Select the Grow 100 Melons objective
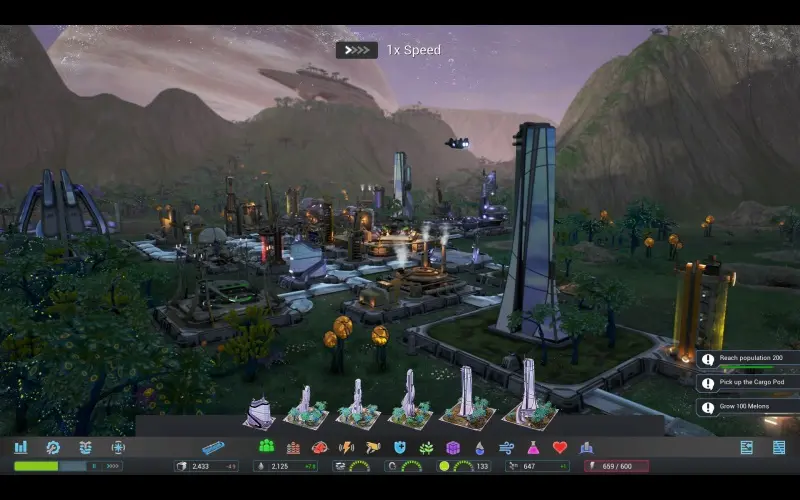The height and width of the screenshot is (500, 800). point(748,407)
